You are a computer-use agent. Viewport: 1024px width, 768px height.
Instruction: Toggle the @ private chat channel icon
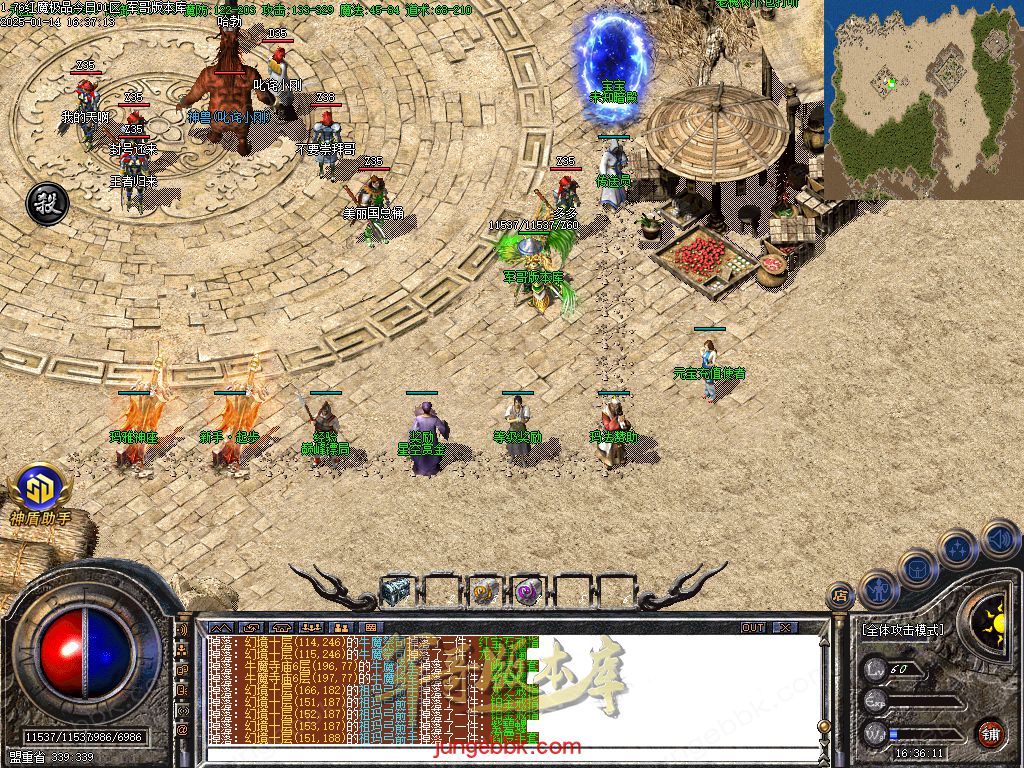(183, 729)
